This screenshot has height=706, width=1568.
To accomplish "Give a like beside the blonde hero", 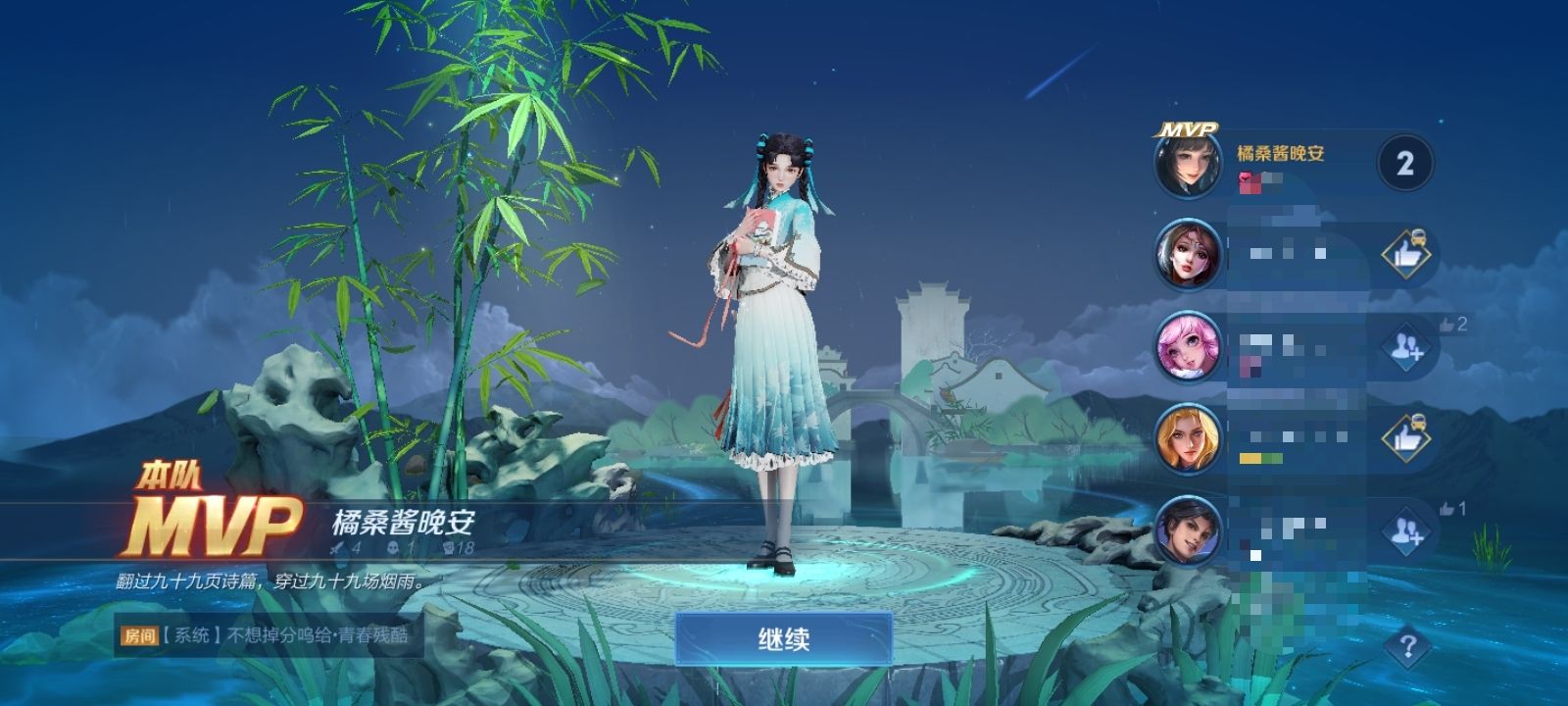I will tap(1405, 438).
